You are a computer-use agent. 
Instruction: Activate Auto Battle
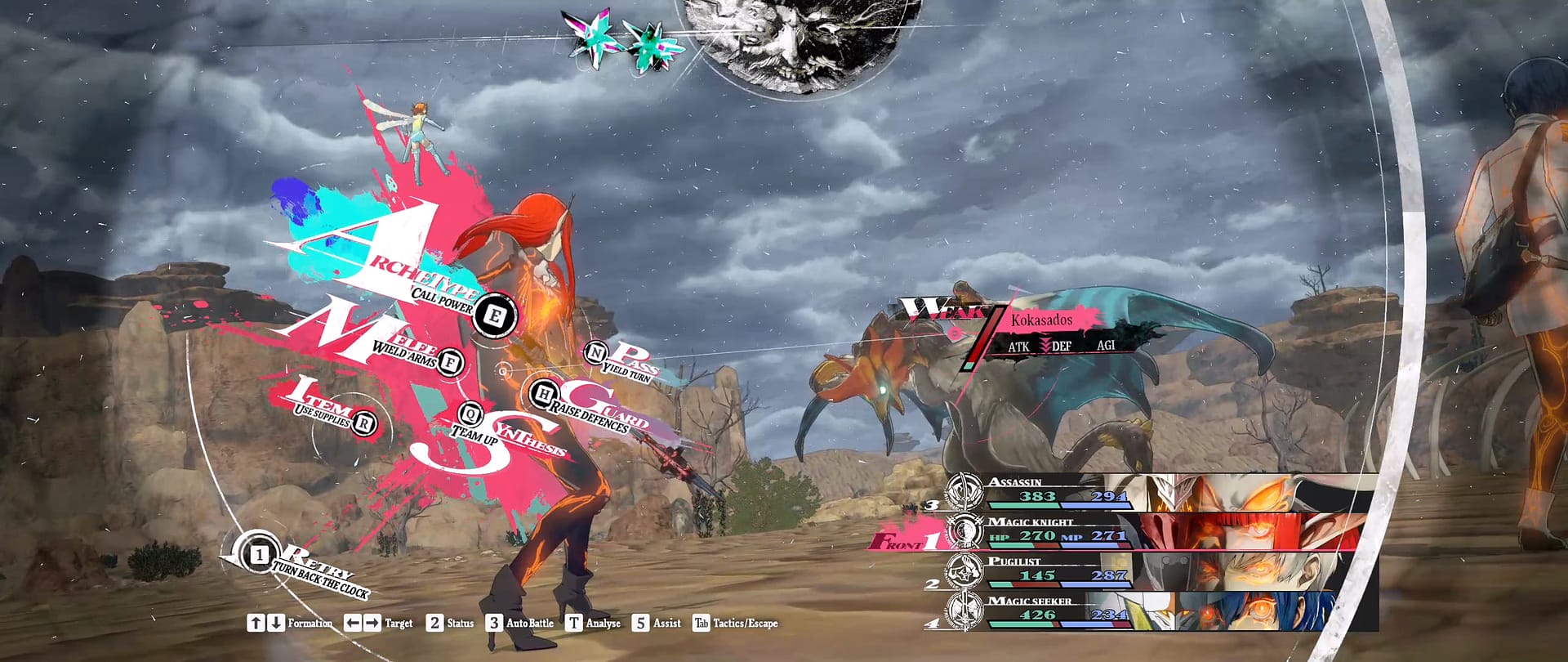520,623
